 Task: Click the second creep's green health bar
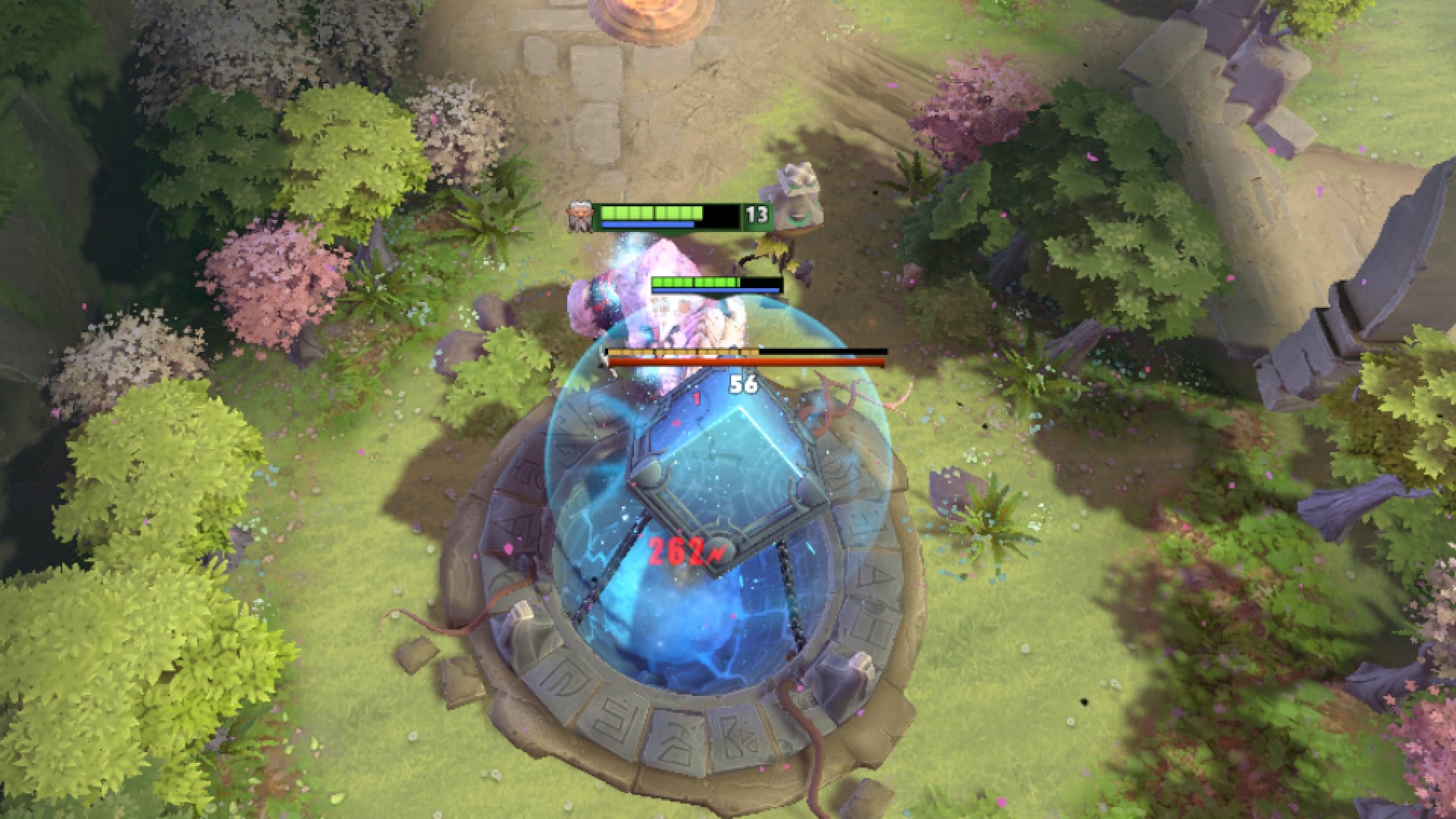coord(694,281)
